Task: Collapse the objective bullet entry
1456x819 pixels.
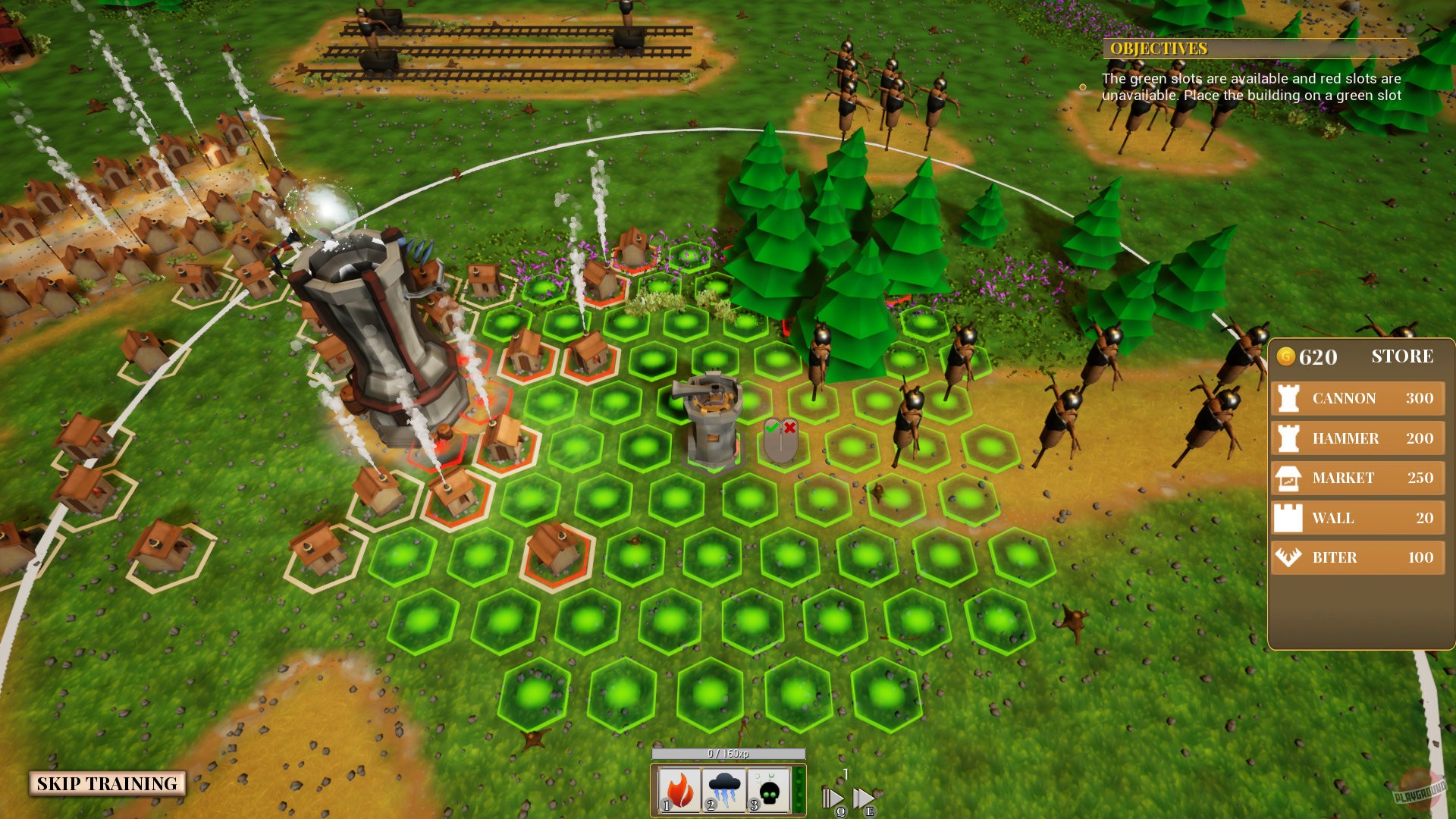Action: pos(1083,85)
